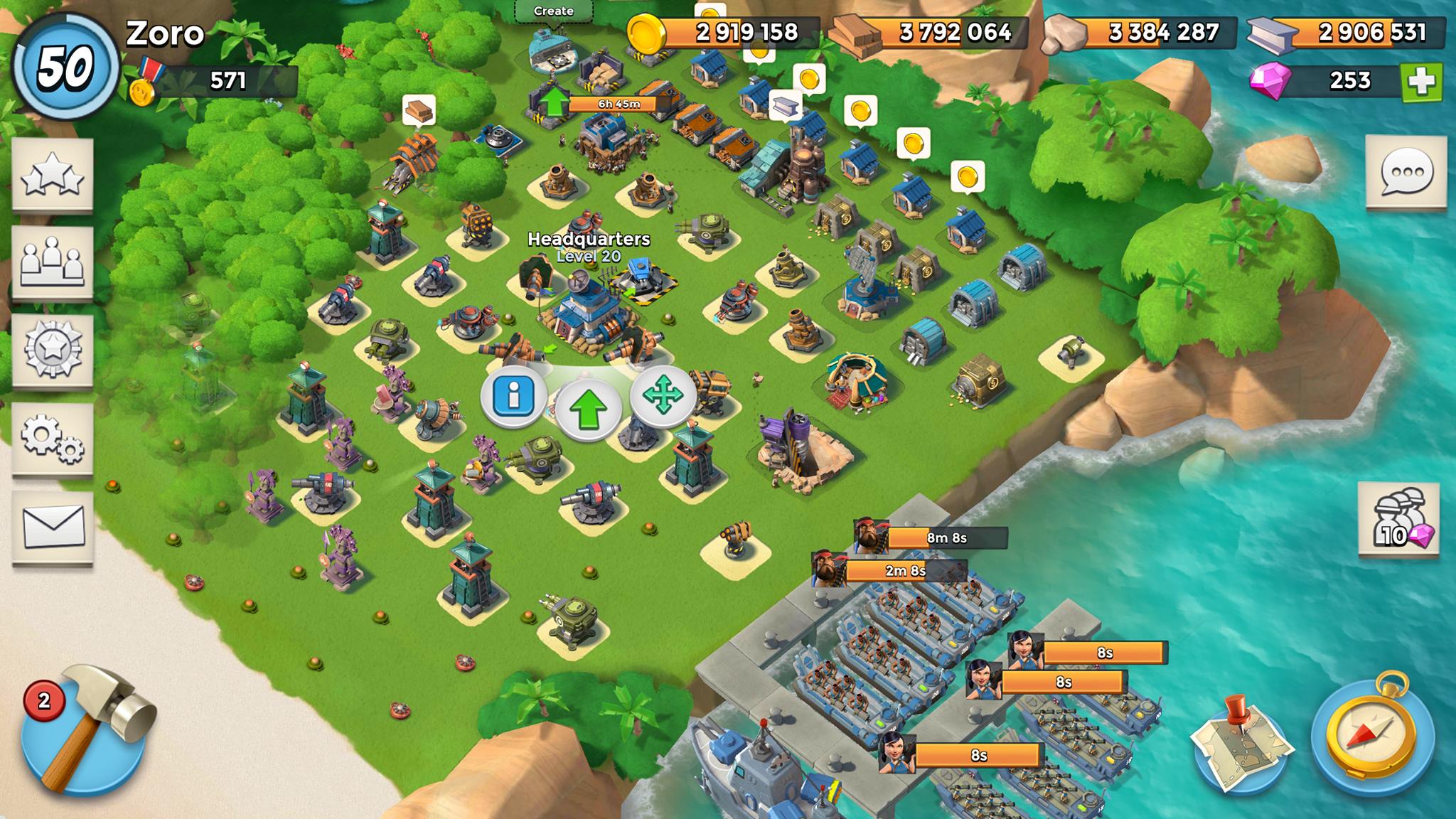
Task: Open the mail envelope inbox
Action: tap(53, 527)
